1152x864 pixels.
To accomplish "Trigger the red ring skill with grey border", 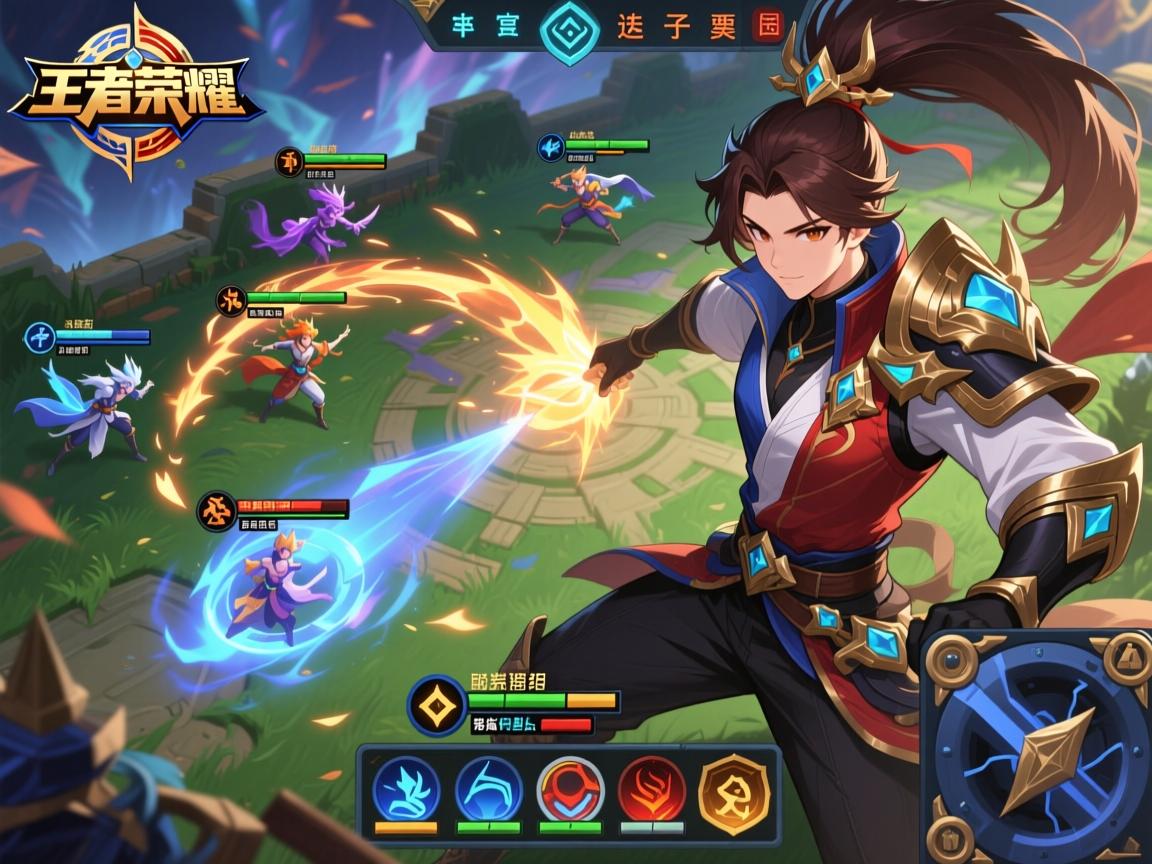I will tap(570, 788).
